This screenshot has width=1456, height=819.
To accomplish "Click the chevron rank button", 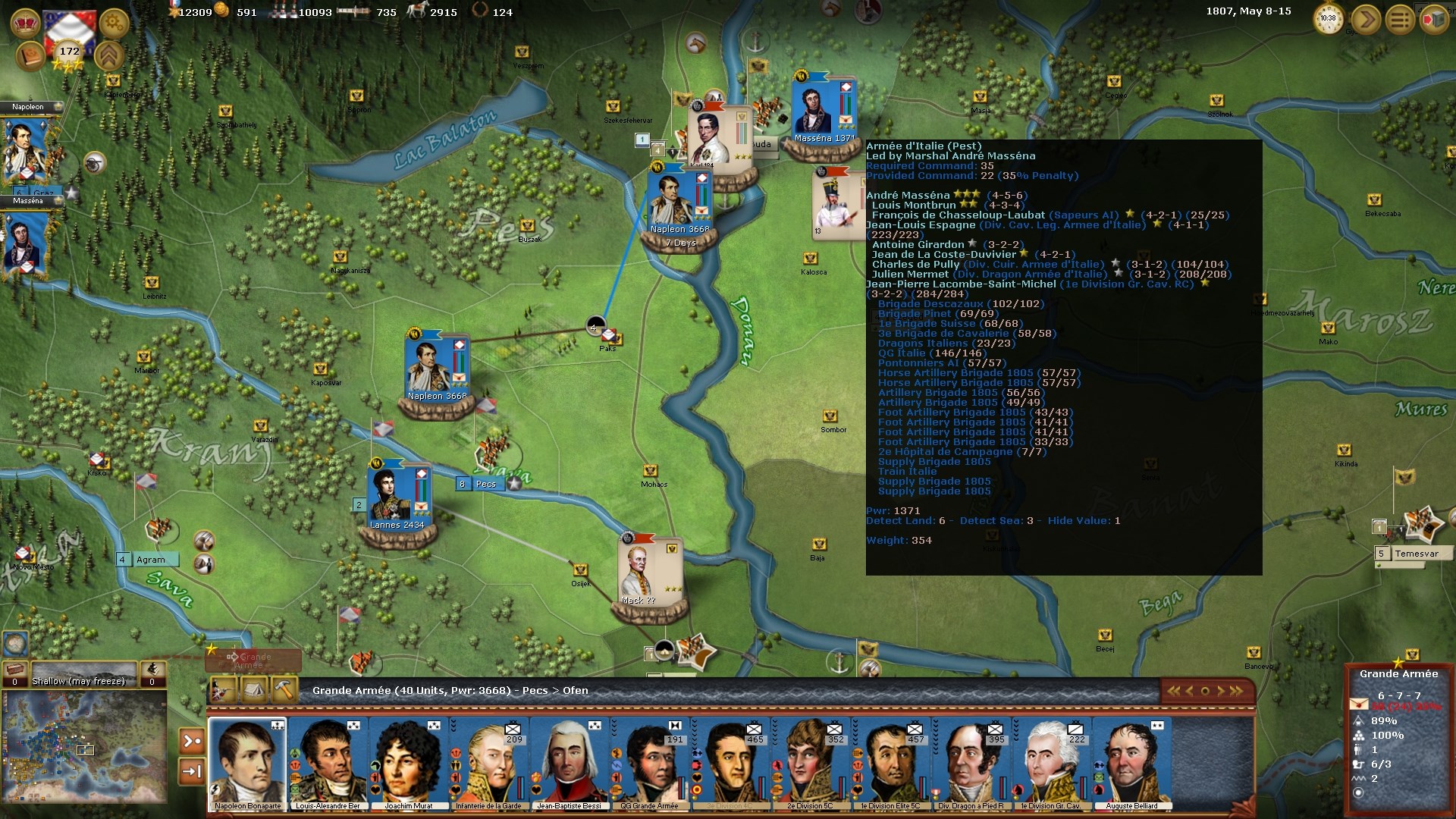I will 109,56.
